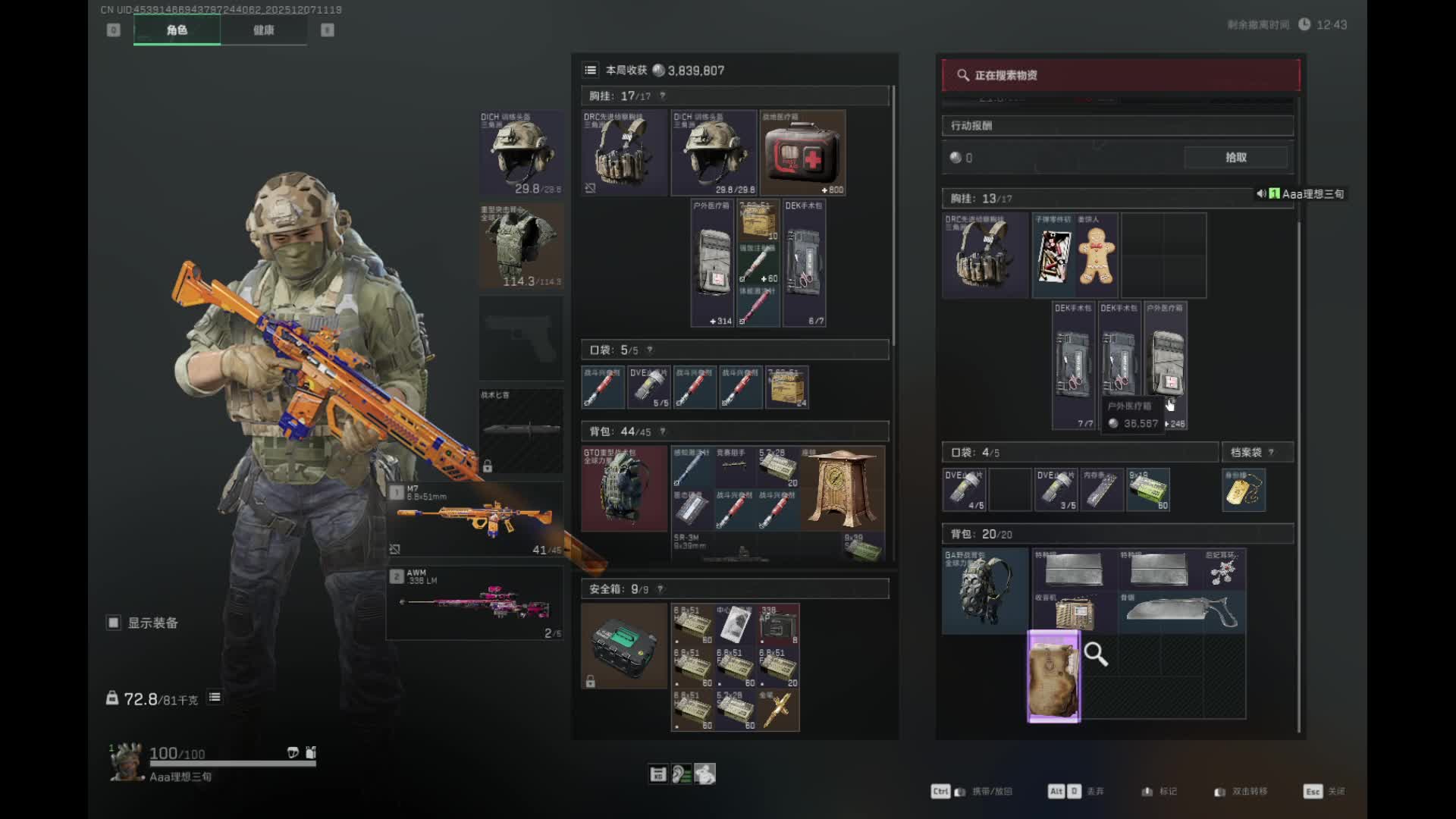Click the highlighted burlap sack being searched
The width and height of the screenshot is (1456, 819).
1053,676
